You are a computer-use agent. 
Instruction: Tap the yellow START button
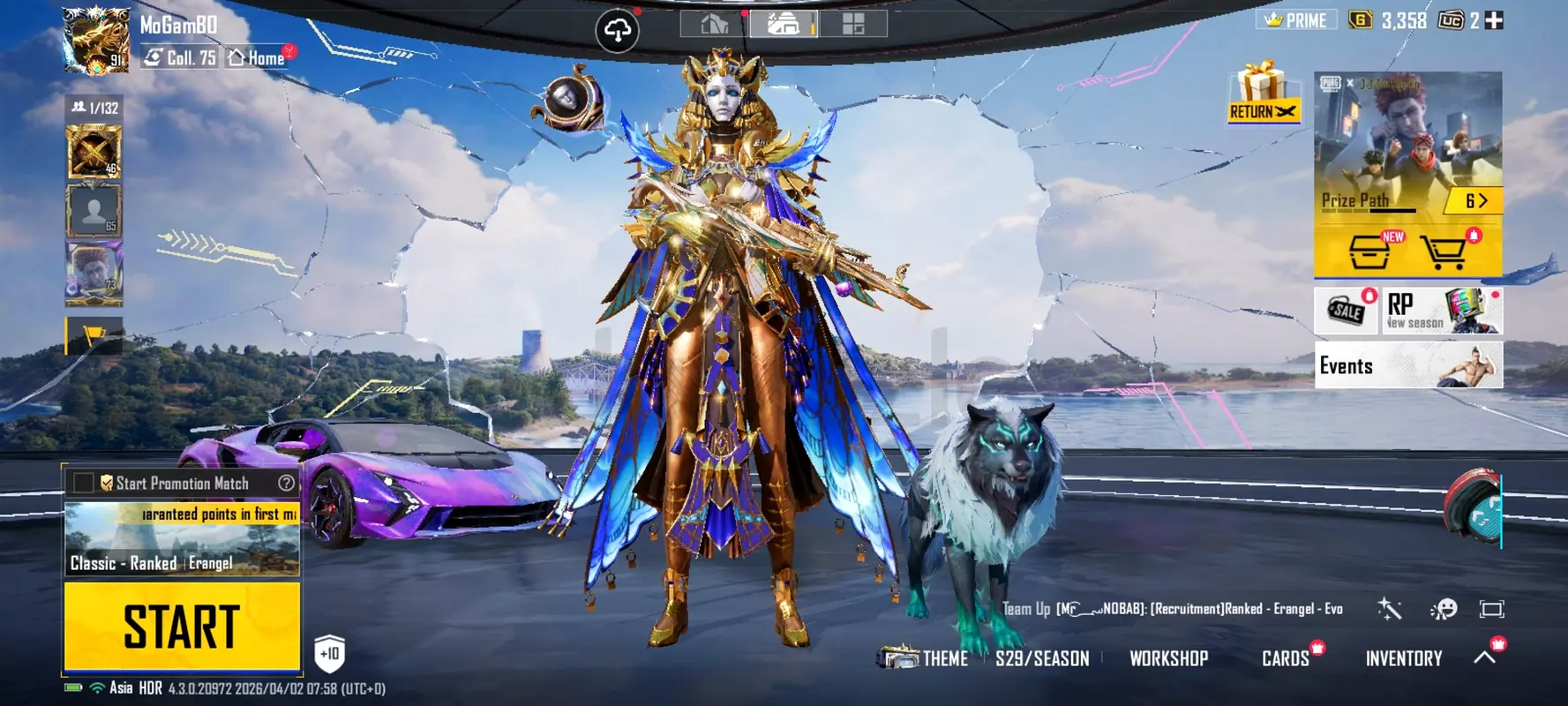(182, 626)
